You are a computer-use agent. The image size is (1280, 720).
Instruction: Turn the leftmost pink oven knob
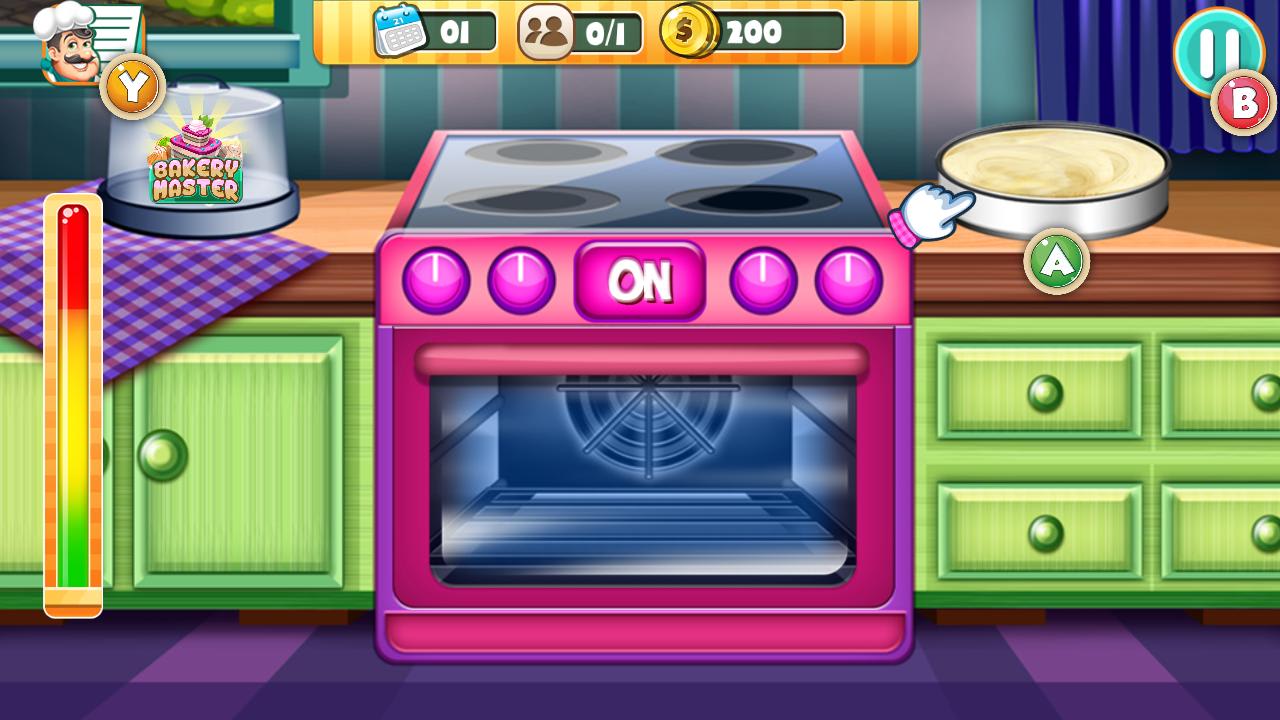point(435,279)
